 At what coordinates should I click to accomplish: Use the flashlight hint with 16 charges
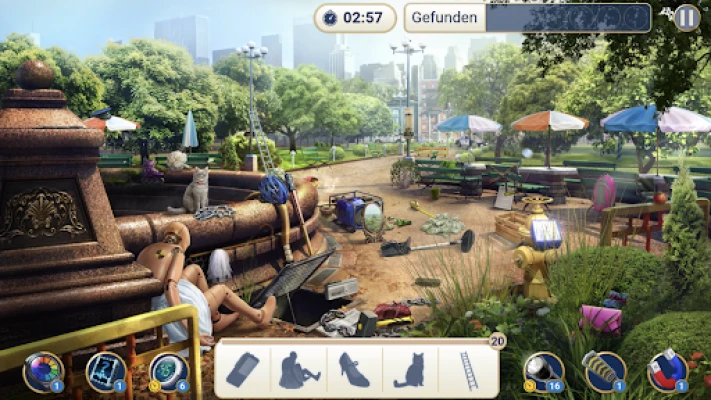pyautogui.click(x=544, y=371)
